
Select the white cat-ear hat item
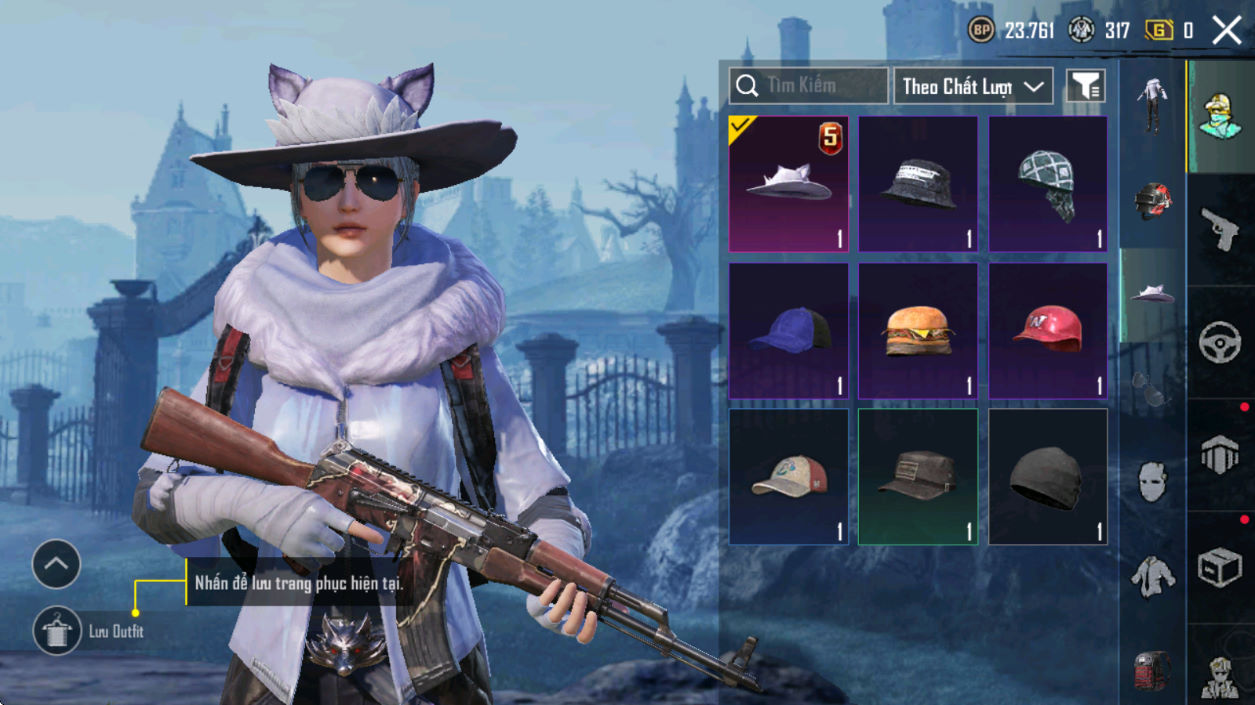pyautogui.click(x=788, y=184)
